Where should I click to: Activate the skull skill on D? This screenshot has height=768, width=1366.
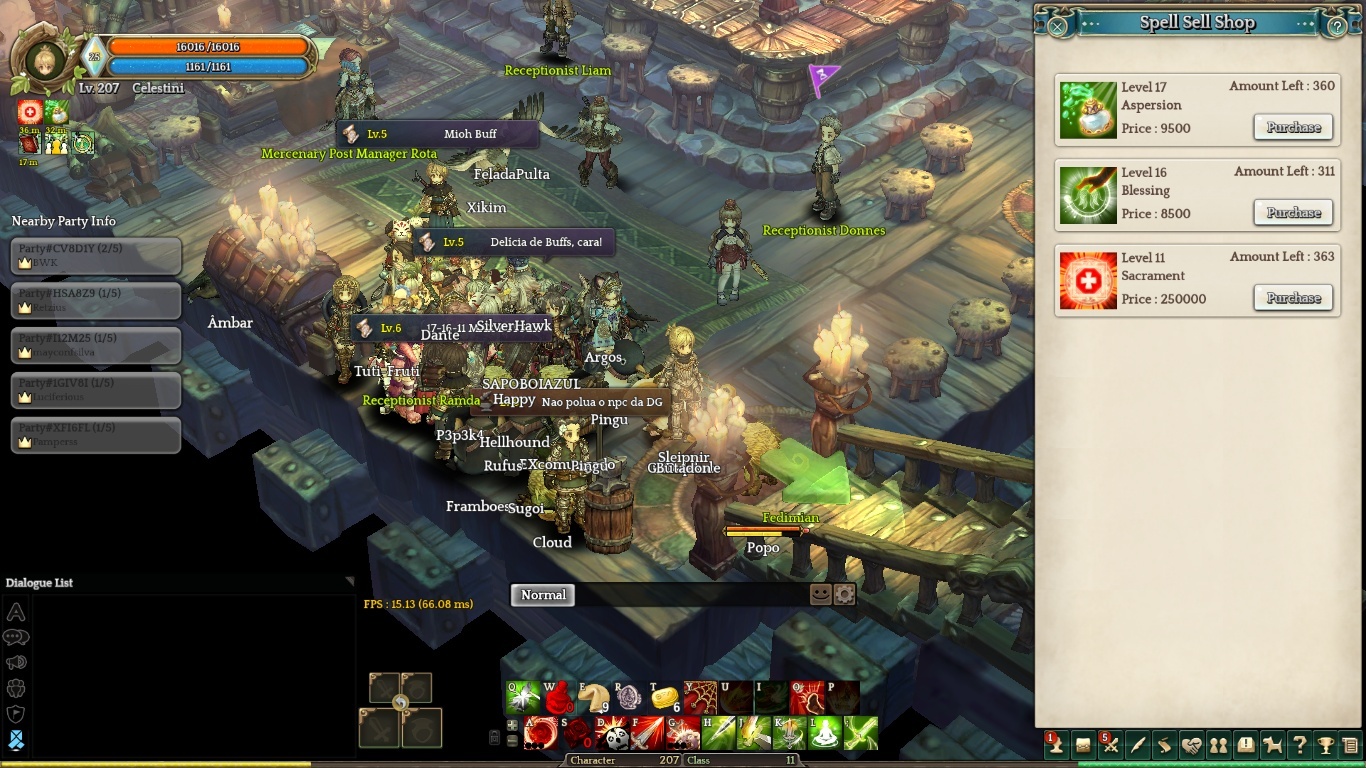tap(612, 733)
